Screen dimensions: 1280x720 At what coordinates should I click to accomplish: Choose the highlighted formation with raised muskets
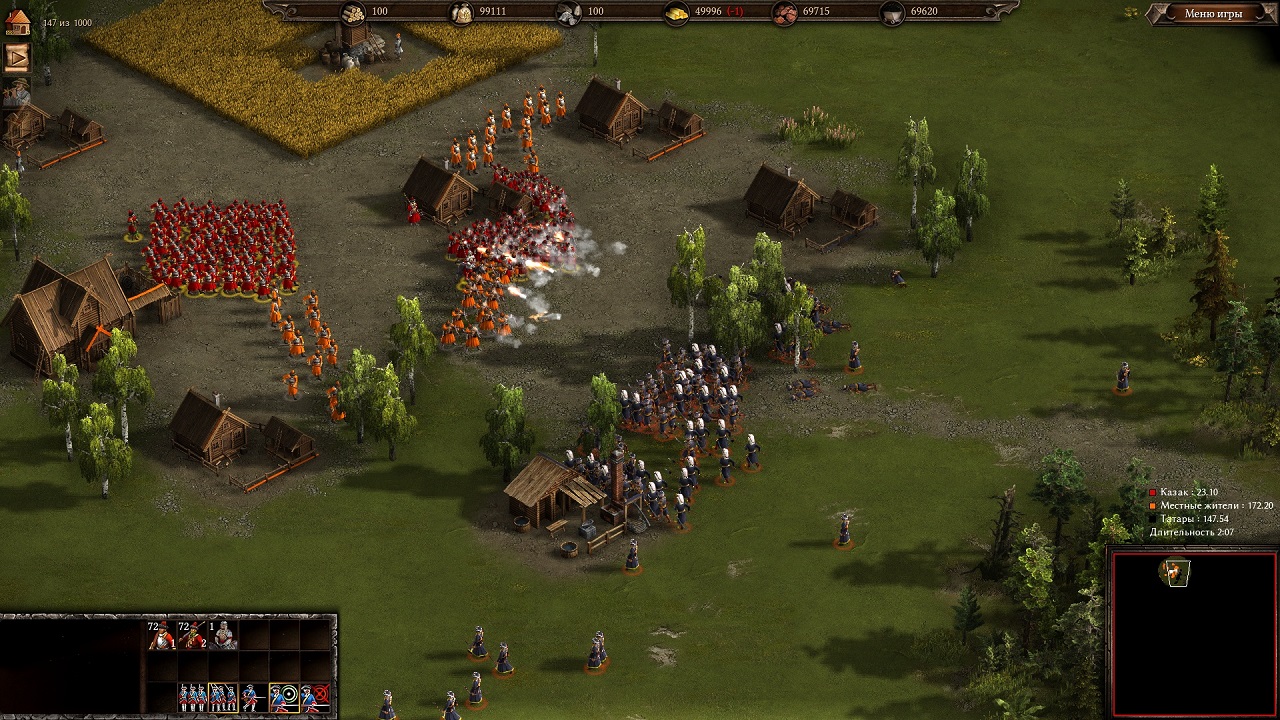click(x=223, y=697)
